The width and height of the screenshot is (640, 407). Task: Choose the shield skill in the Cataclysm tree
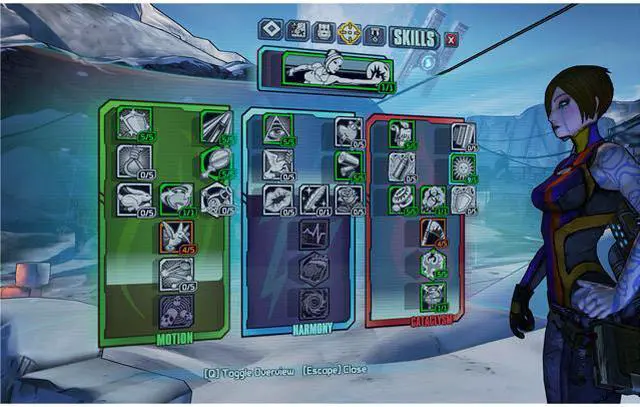(463, 200)
